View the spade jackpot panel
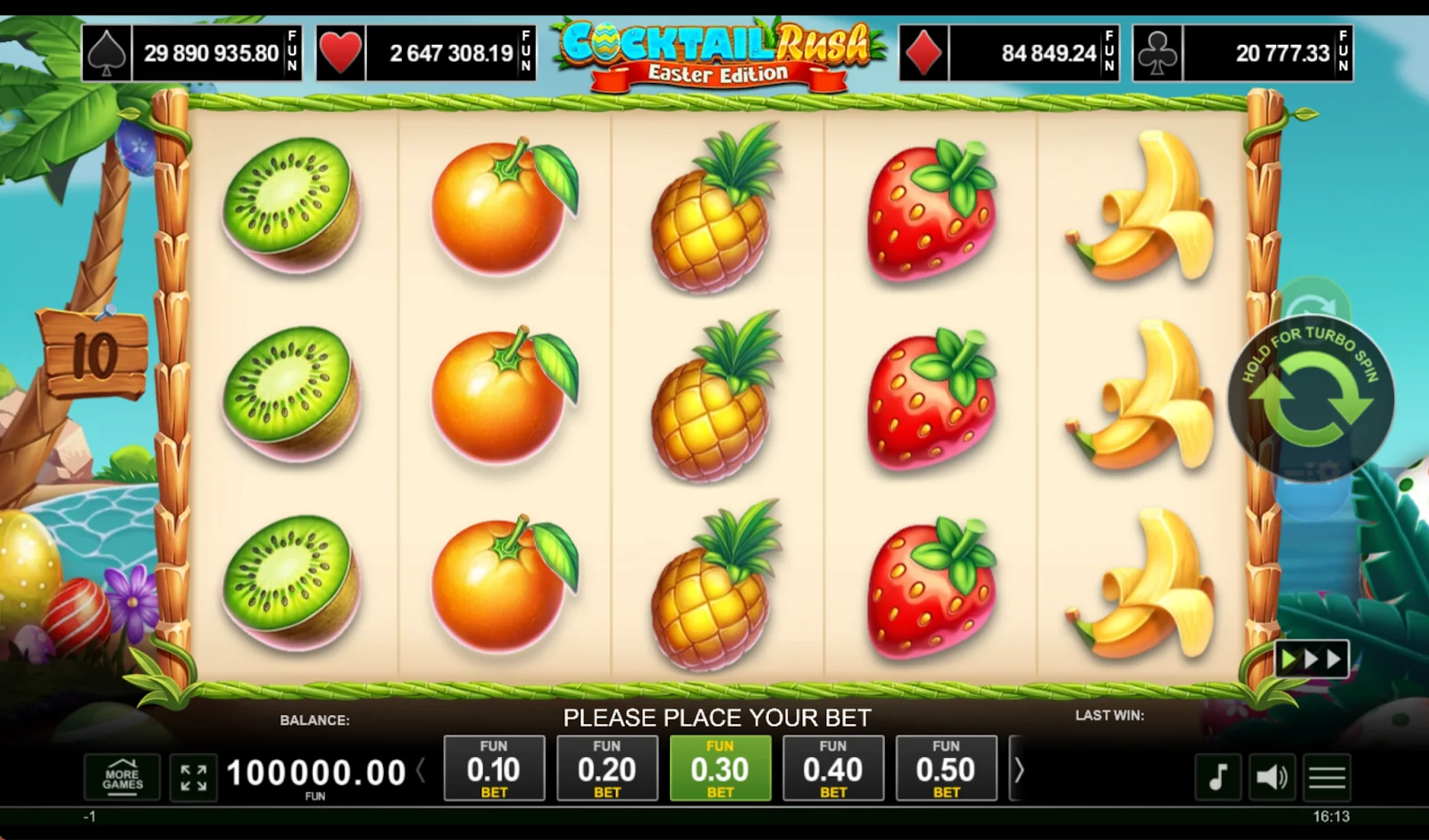1429x840 pixels. 192,54
